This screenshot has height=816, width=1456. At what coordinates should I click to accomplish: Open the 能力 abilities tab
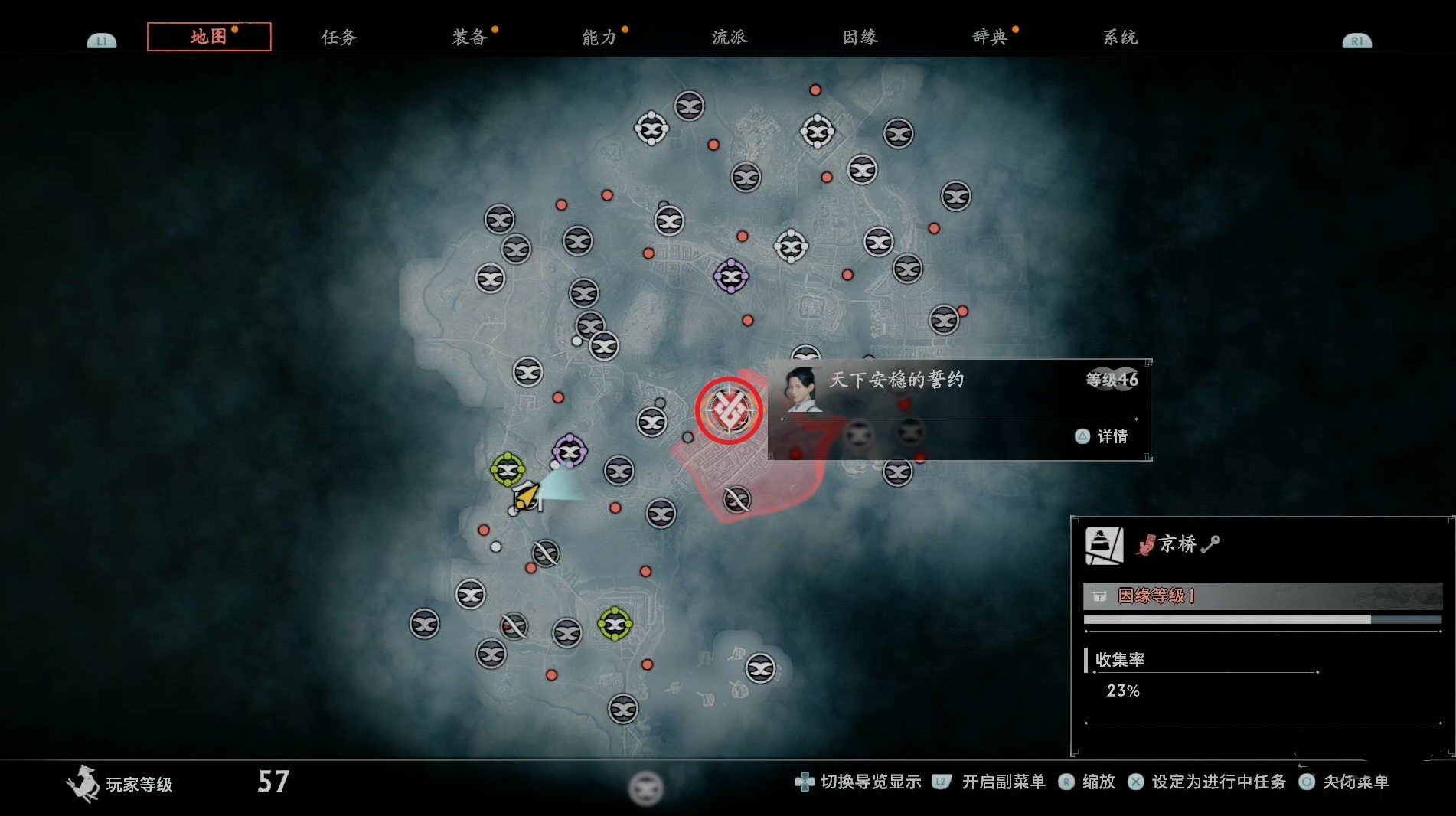tap(599, 37)
